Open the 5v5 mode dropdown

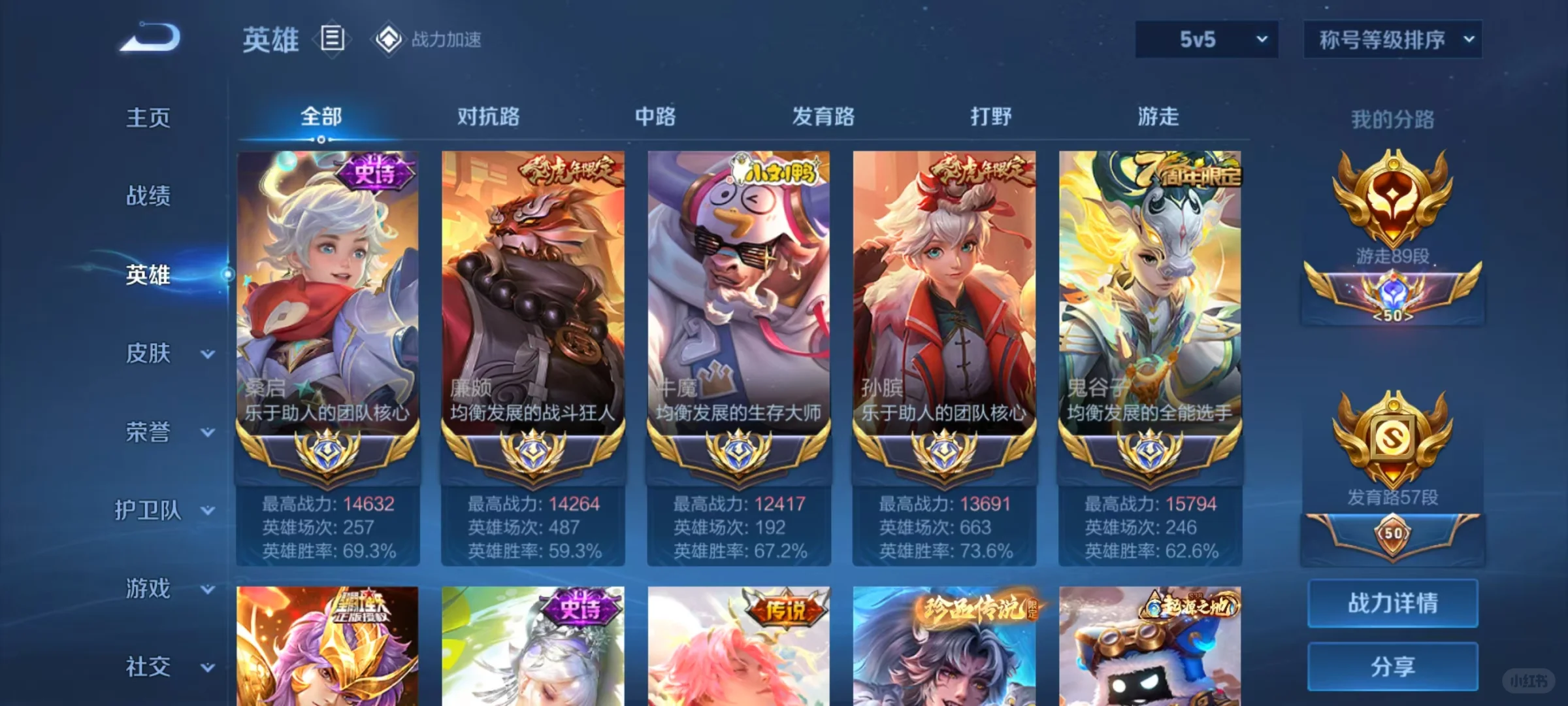pos(1205,39)
